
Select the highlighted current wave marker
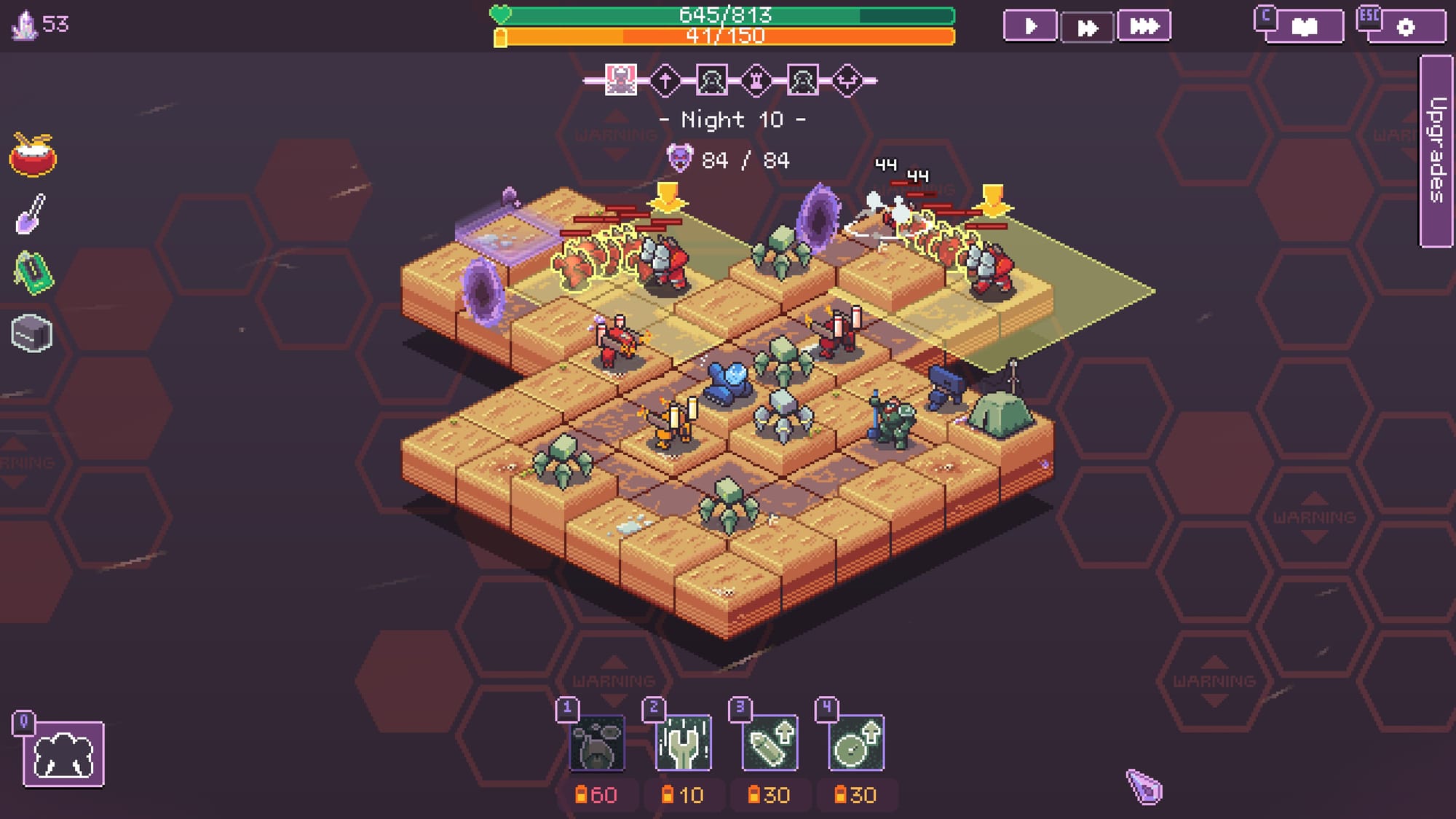[x=620, y=80]
